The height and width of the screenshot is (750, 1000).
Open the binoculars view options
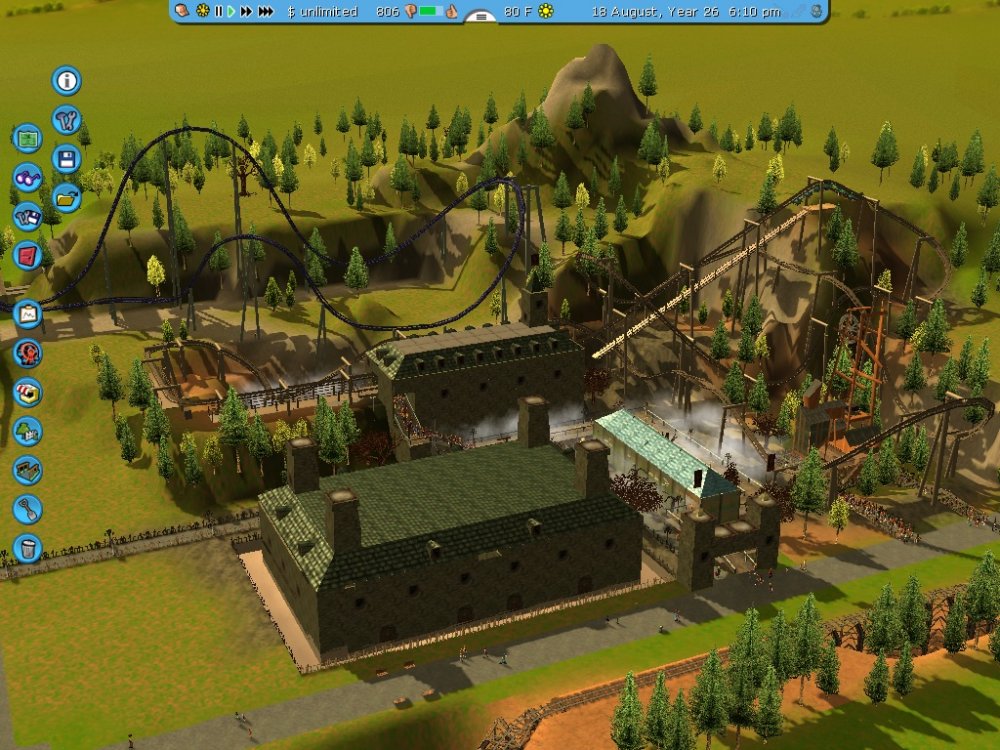click(x=27, y=177)
